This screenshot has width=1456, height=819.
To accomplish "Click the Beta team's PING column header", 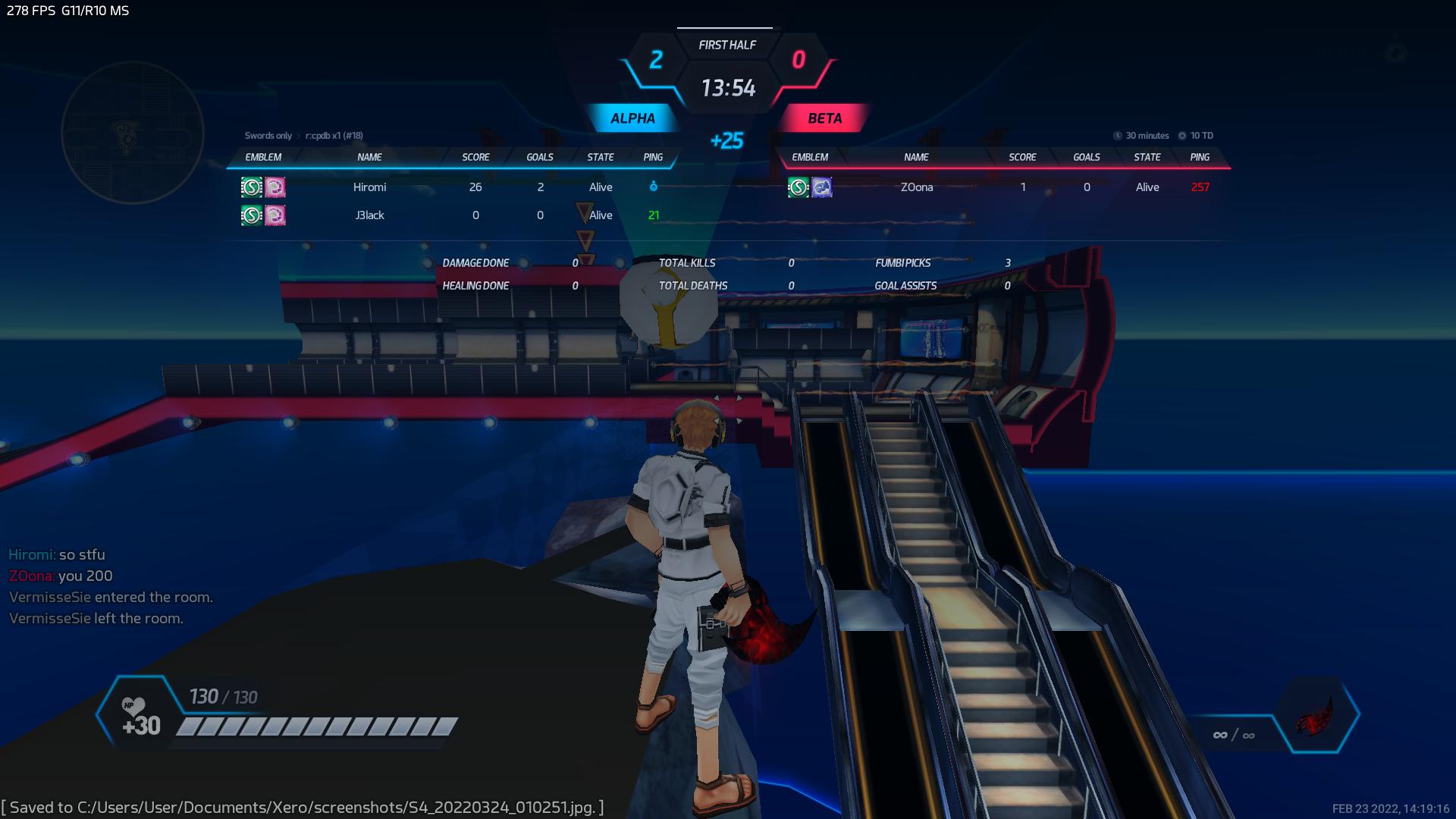I will (1200, 157).
